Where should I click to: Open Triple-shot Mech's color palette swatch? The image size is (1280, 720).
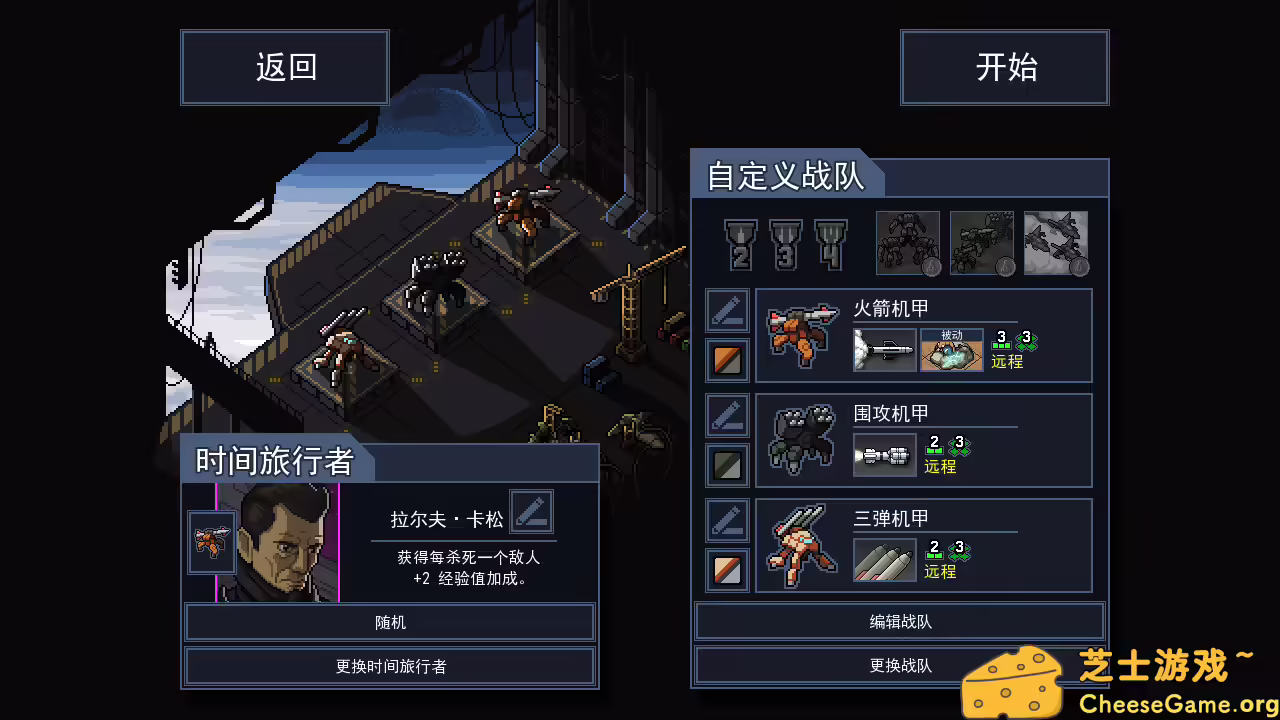point(727,569)
